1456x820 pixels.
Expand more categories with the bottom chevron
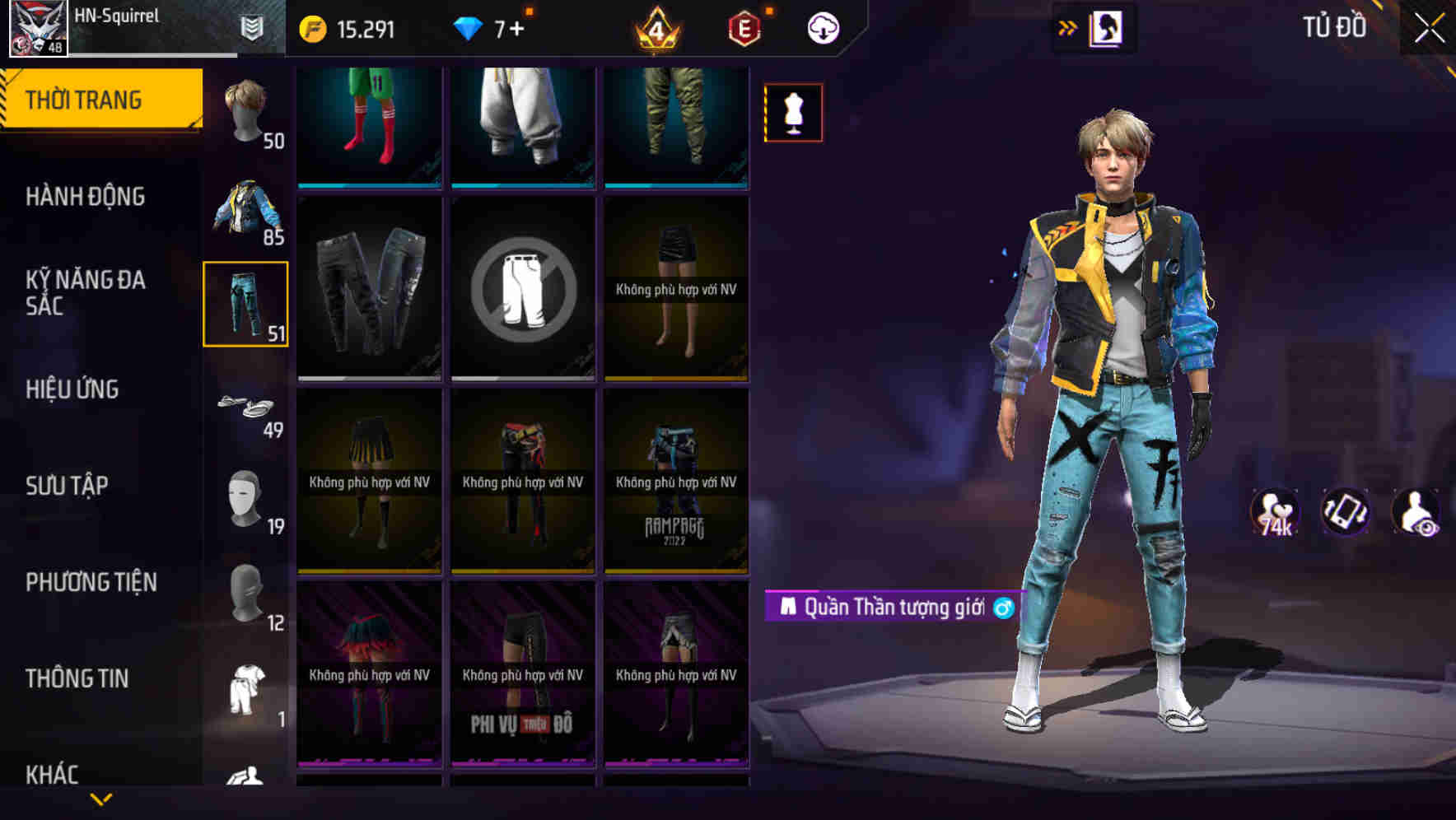coord(101,800)
